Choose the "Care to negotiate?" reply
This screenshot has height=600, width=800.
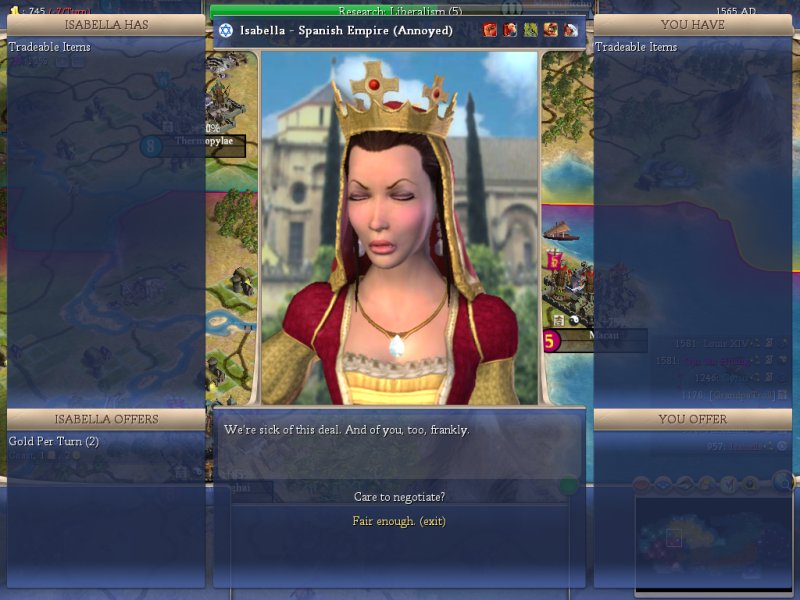click(399, 497)
